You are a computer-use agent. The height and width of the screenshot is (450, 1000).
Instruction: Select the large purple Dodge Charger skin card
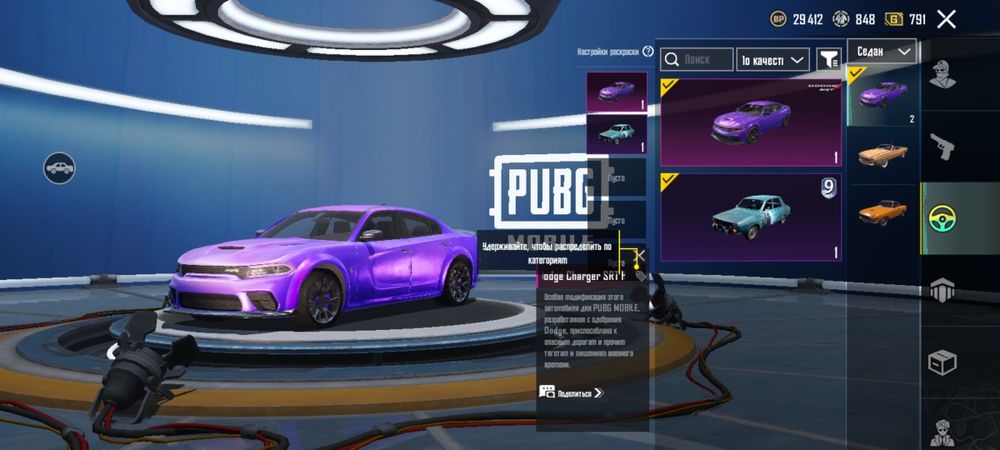point(751,123)
